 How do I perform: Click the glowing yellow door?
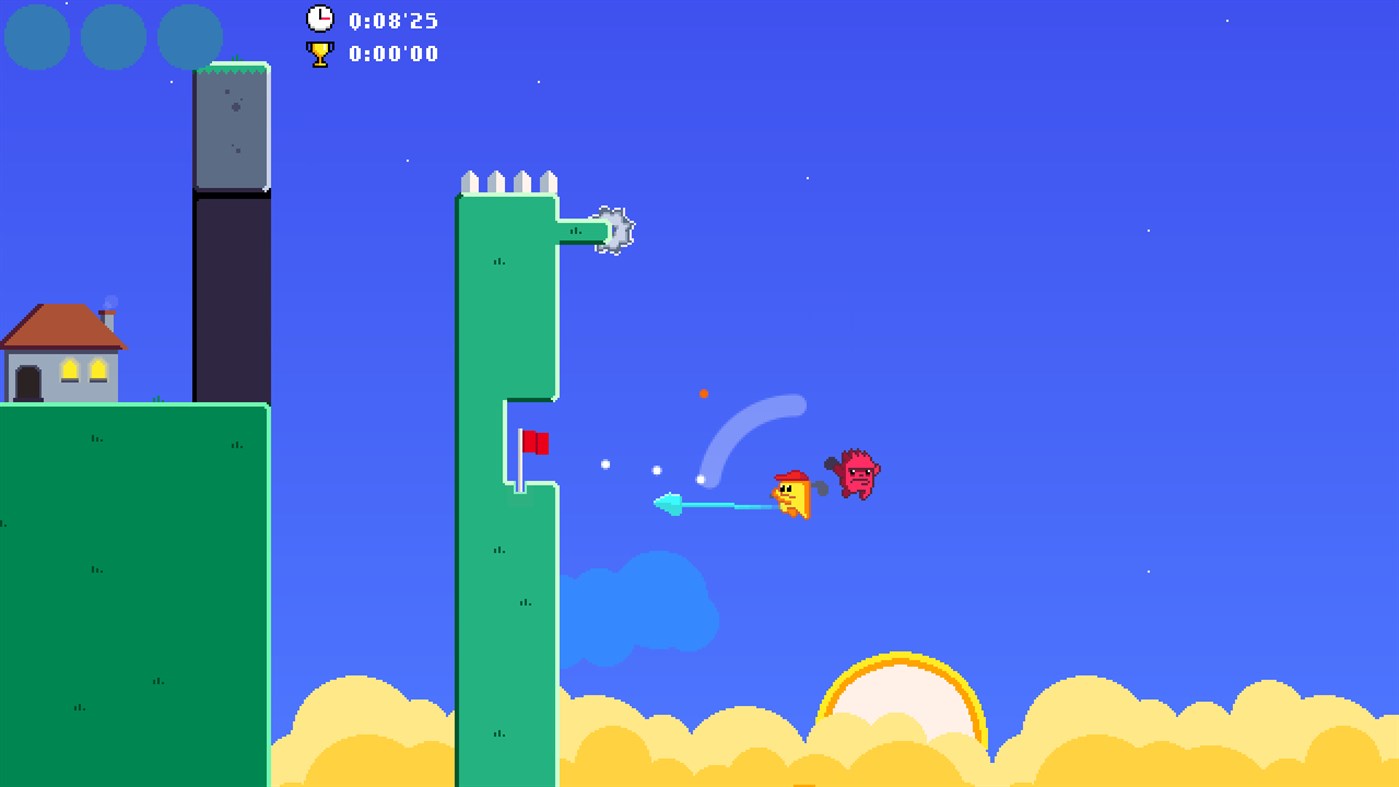(x=70, y=370)
